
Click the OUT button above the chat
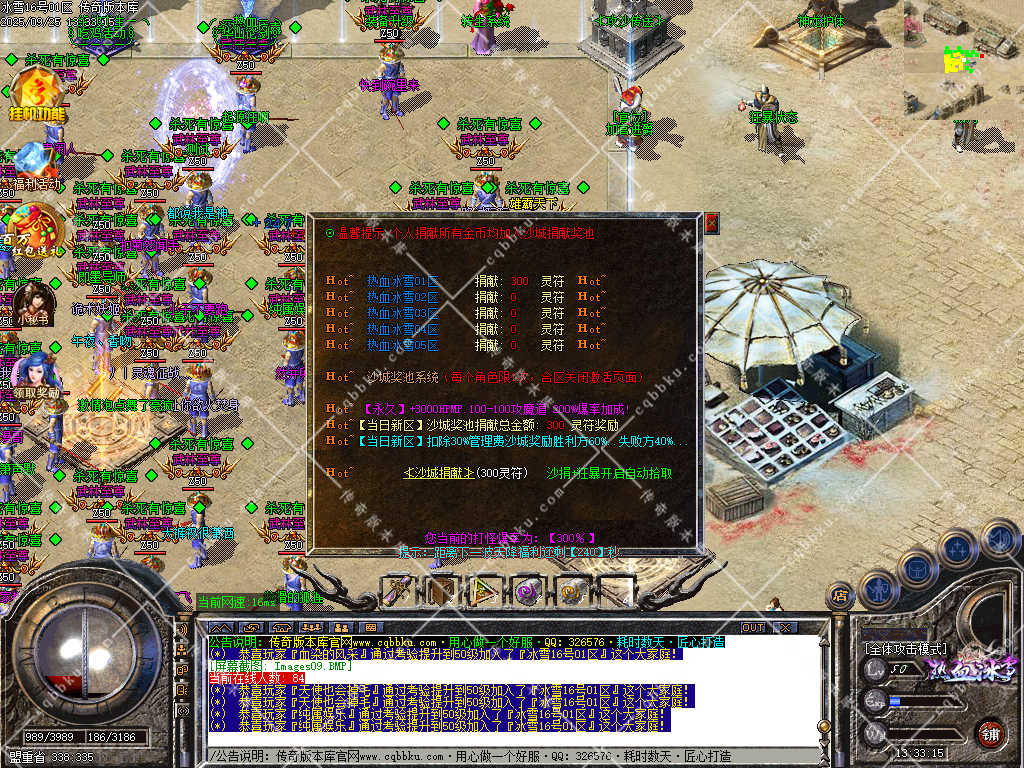pos(752,627)
